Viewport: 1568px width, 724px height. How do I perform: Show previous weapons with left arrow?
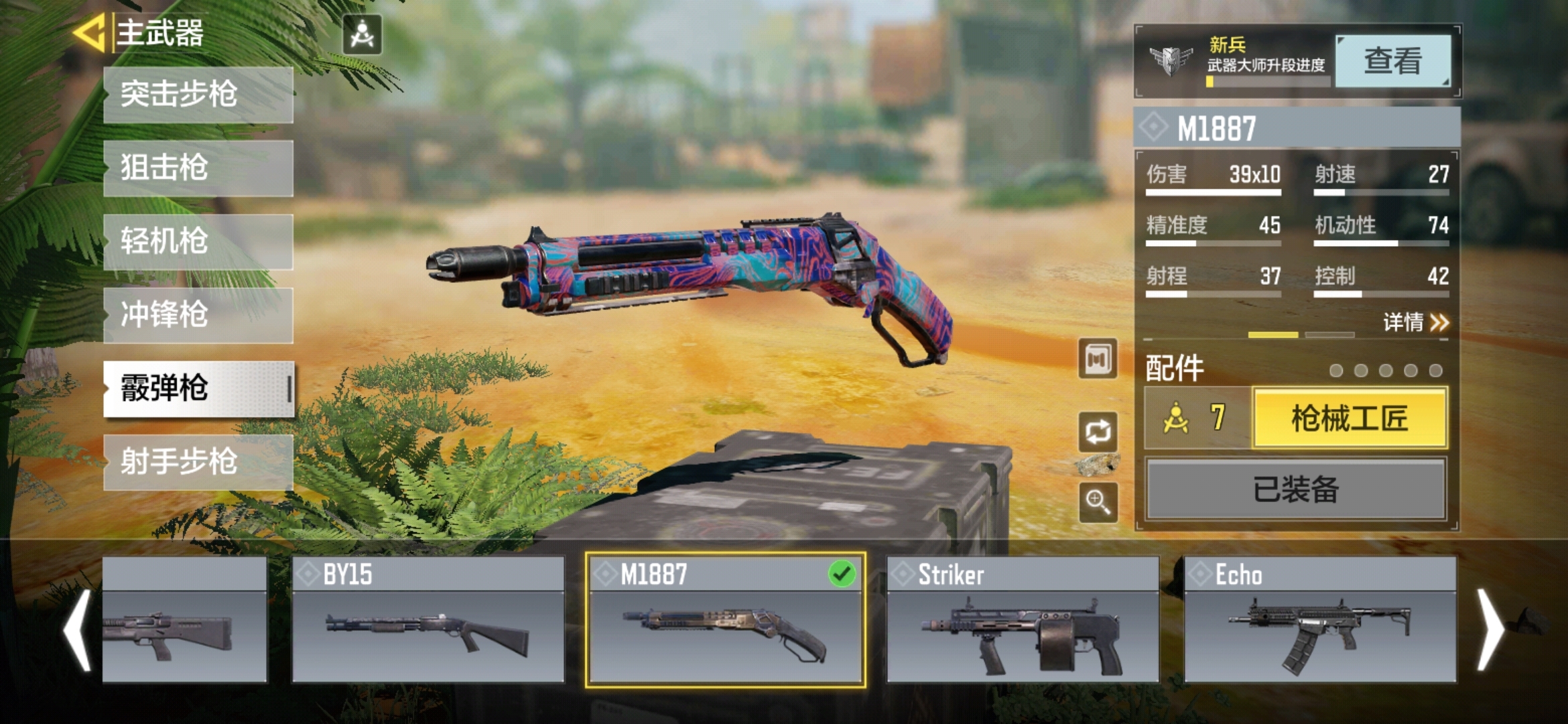(78, 630)
